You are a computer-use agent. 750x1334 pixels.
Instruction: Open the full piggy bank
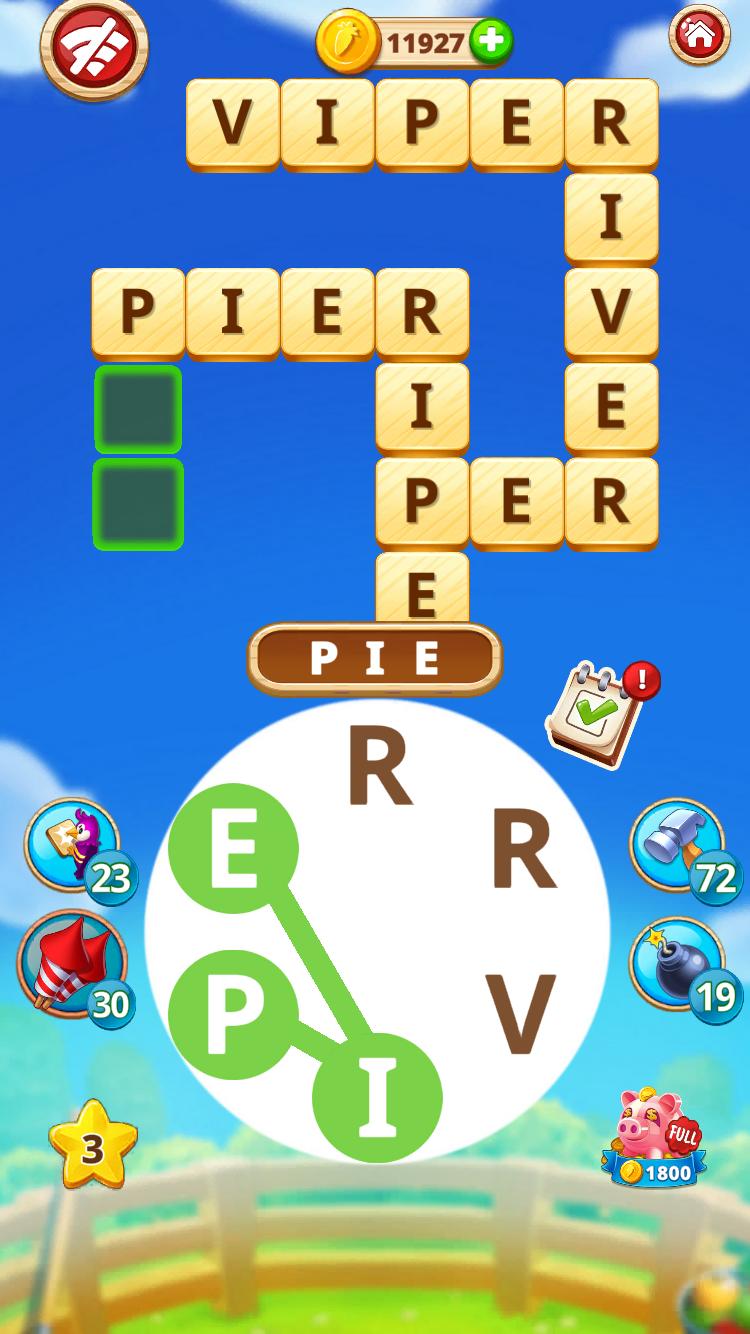[655, 1137]
